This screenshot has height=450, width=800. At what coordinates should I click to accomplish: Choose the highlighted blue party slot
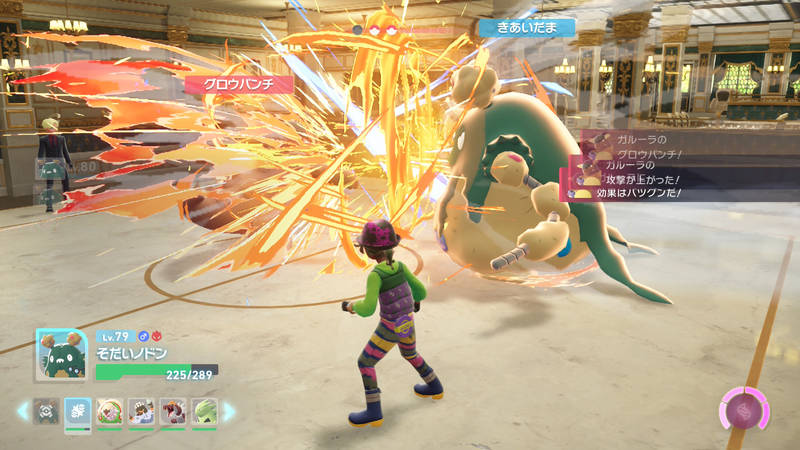[x=77, y=411]
